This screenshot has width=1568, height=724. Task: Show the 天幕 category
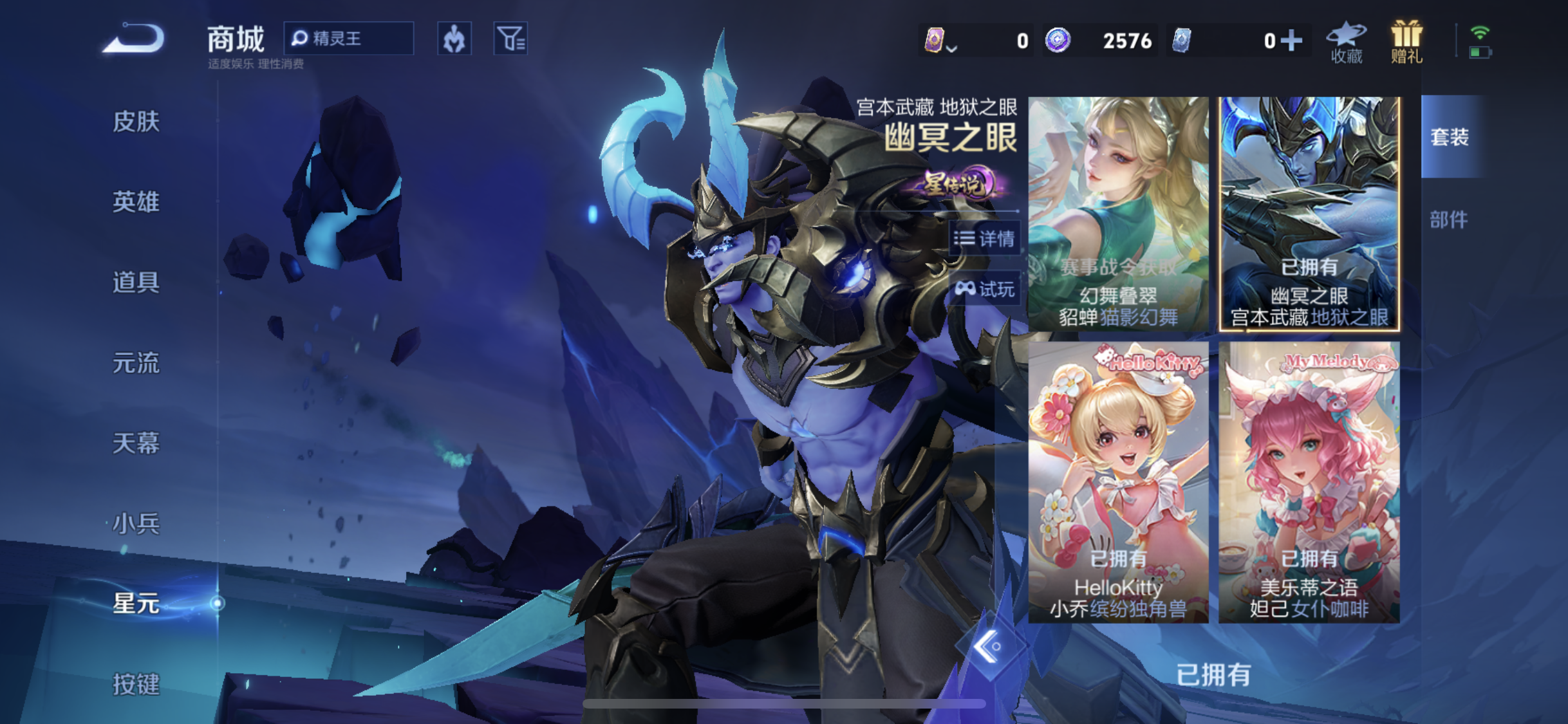click(x=136, y=443)
